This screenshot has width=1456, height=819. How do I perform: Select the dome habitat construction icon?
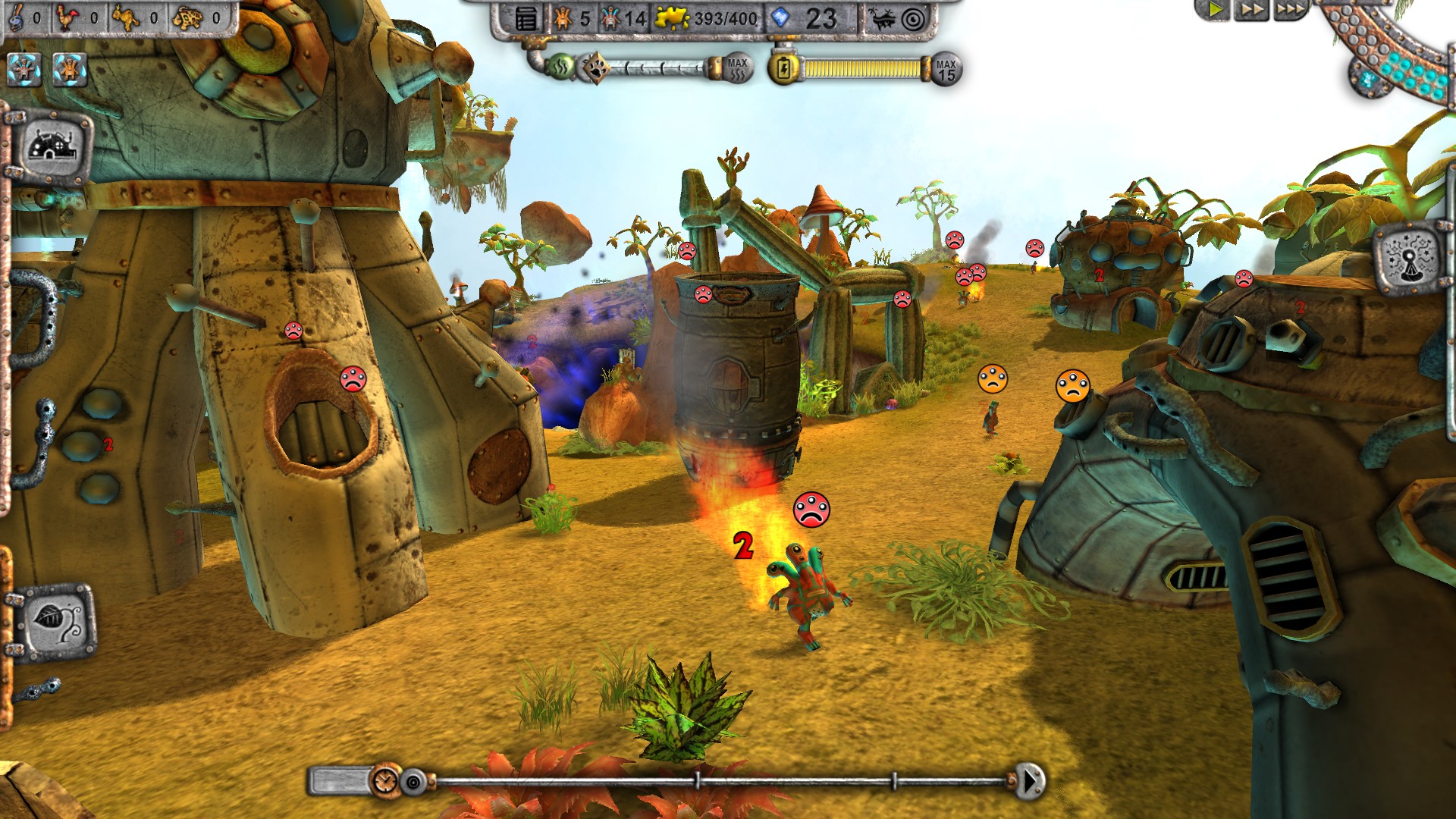coord(53,146)
